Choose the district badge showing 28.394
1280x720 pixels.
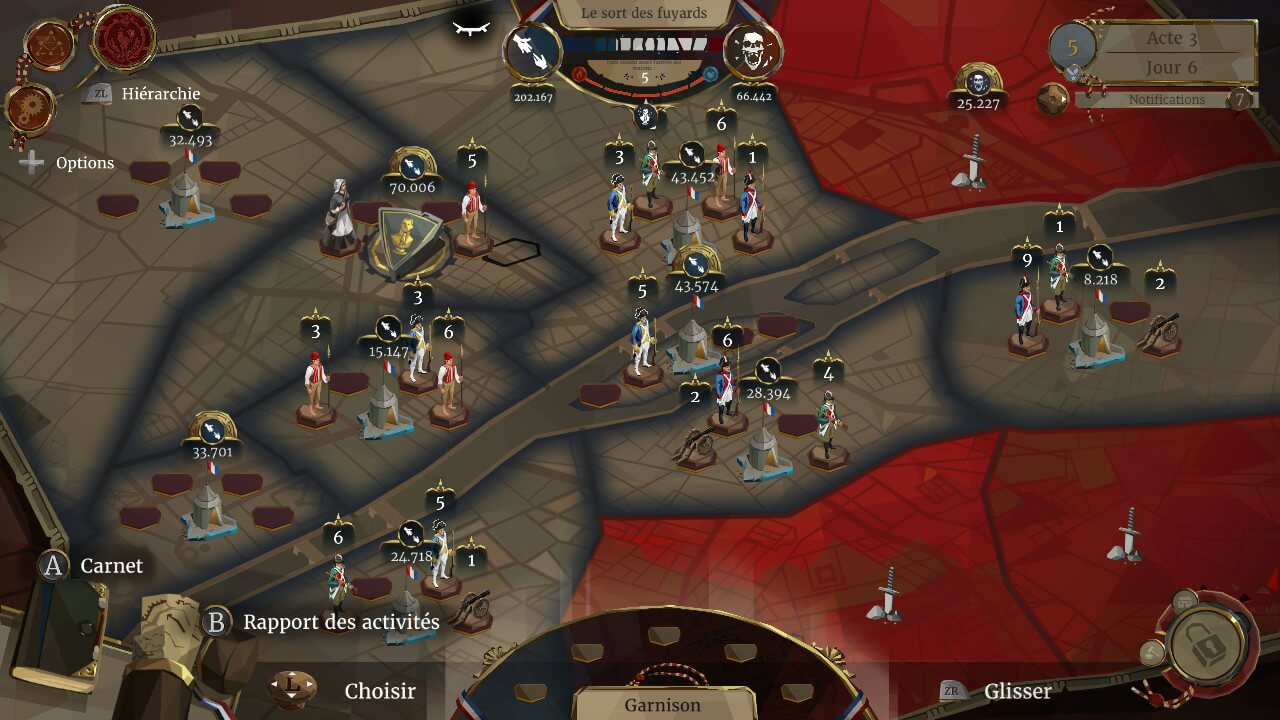point(768,374)
